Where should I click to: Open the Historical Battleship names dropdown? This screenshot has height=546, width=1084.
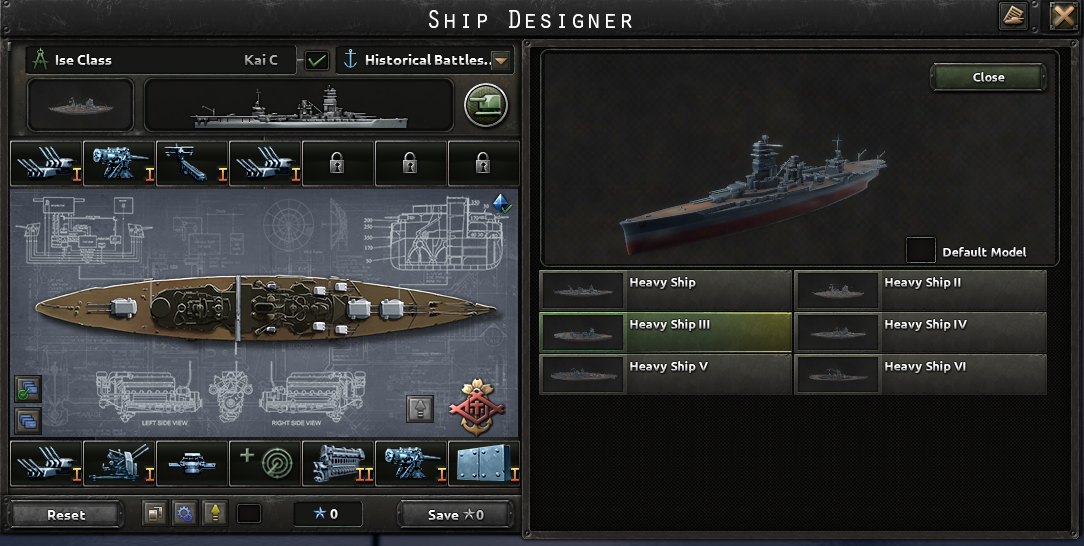click(501, 60)
